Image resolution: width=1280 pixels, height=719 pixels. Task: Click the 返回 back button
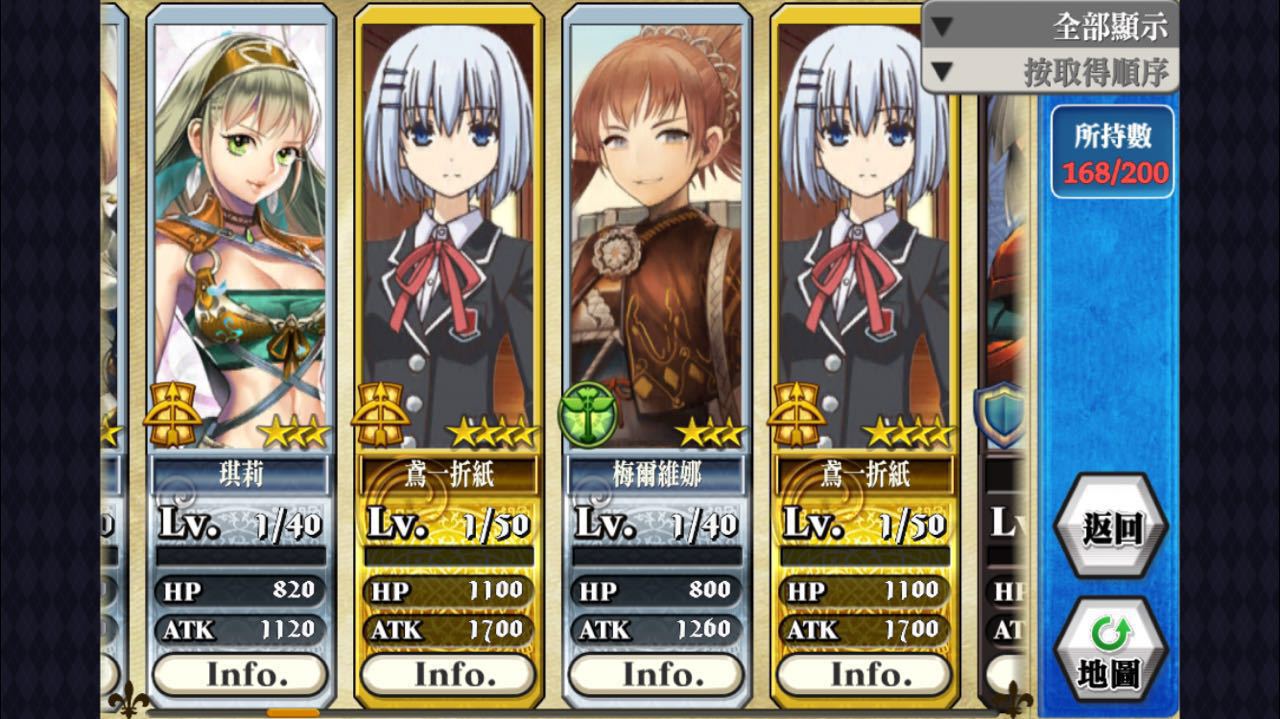tap(1111, 527)
